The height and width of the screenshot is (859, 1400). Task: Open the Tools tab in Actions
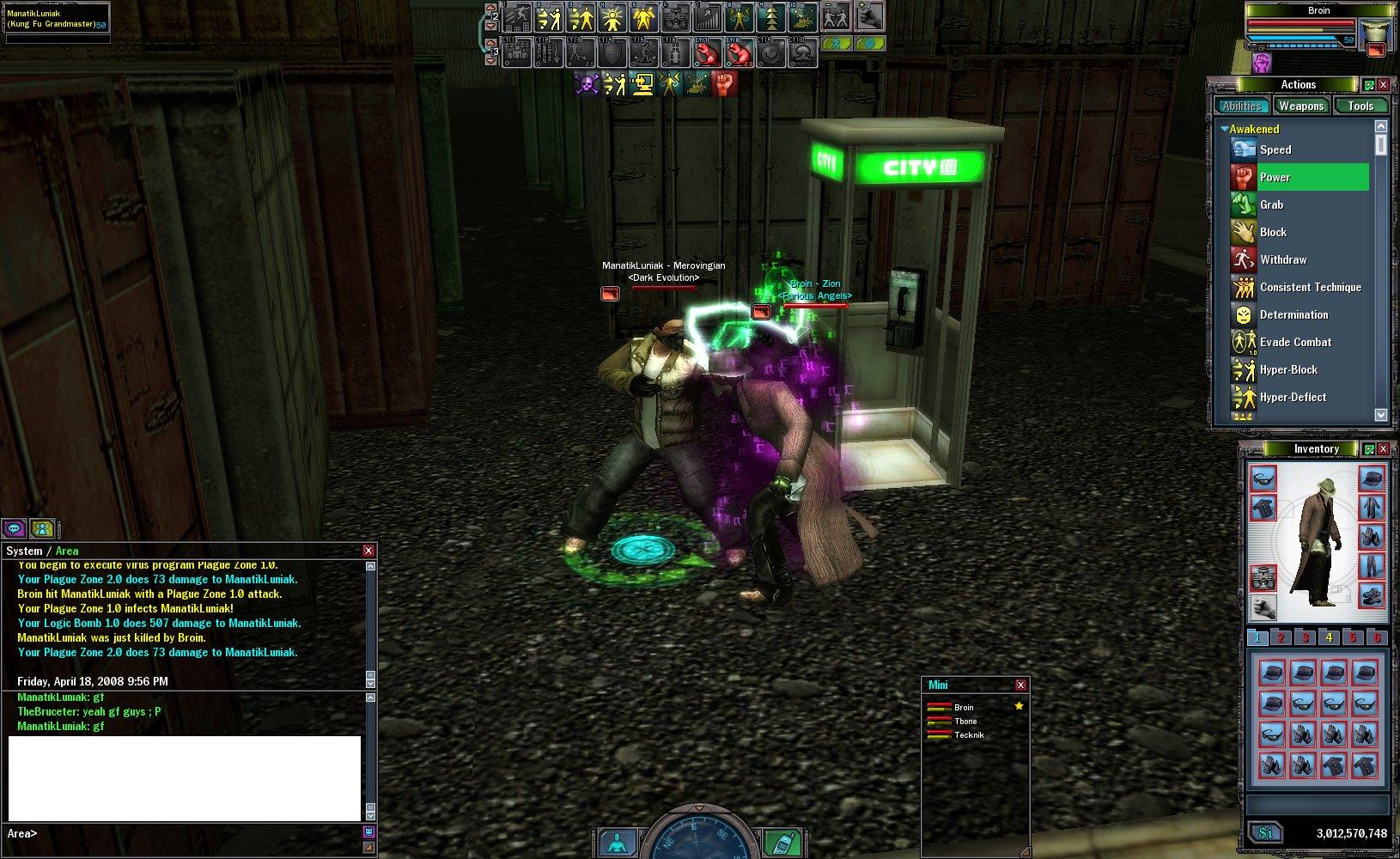(1360, 107)
